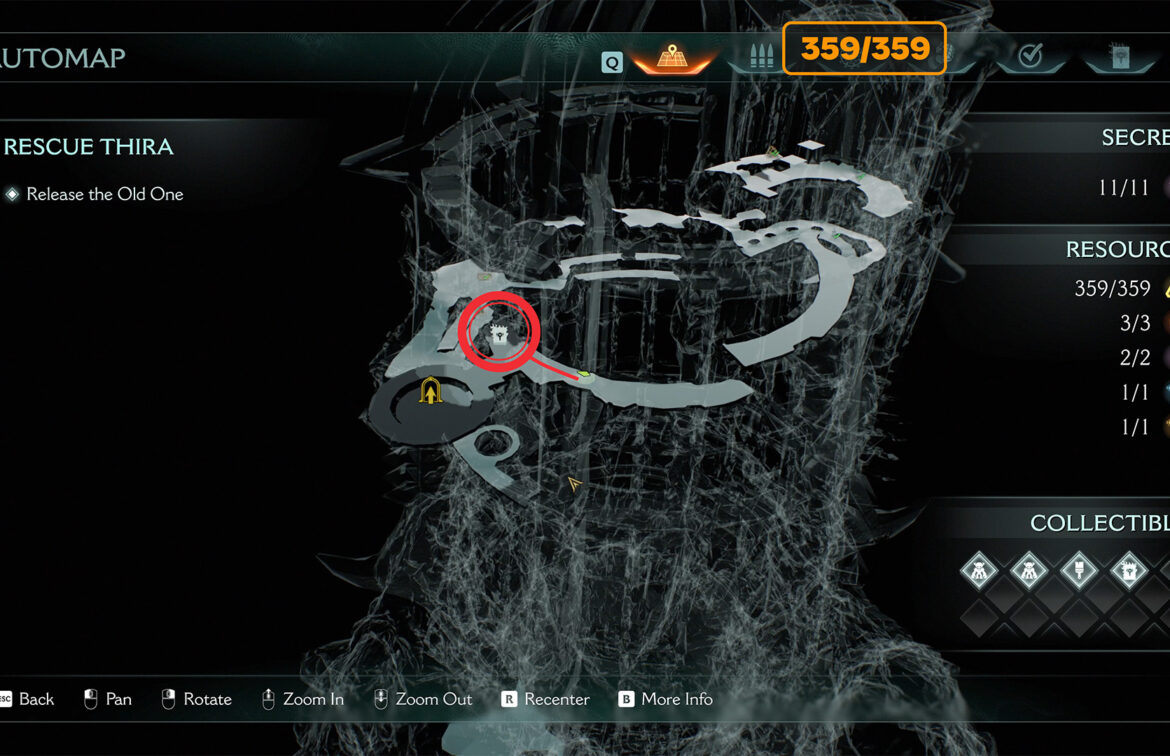The width and height of the screenshot is (1170, 756).
Task: Click the yellow gate portal map marker
Action: [431, 390]
